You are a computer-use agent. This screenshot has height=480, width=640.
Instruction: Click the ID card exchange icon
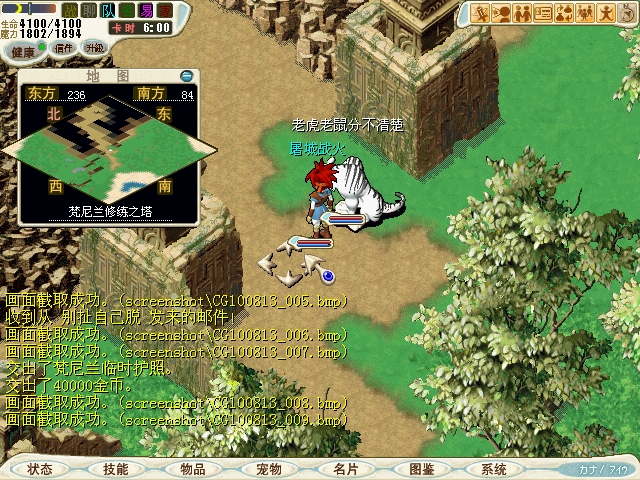(543, 13)
